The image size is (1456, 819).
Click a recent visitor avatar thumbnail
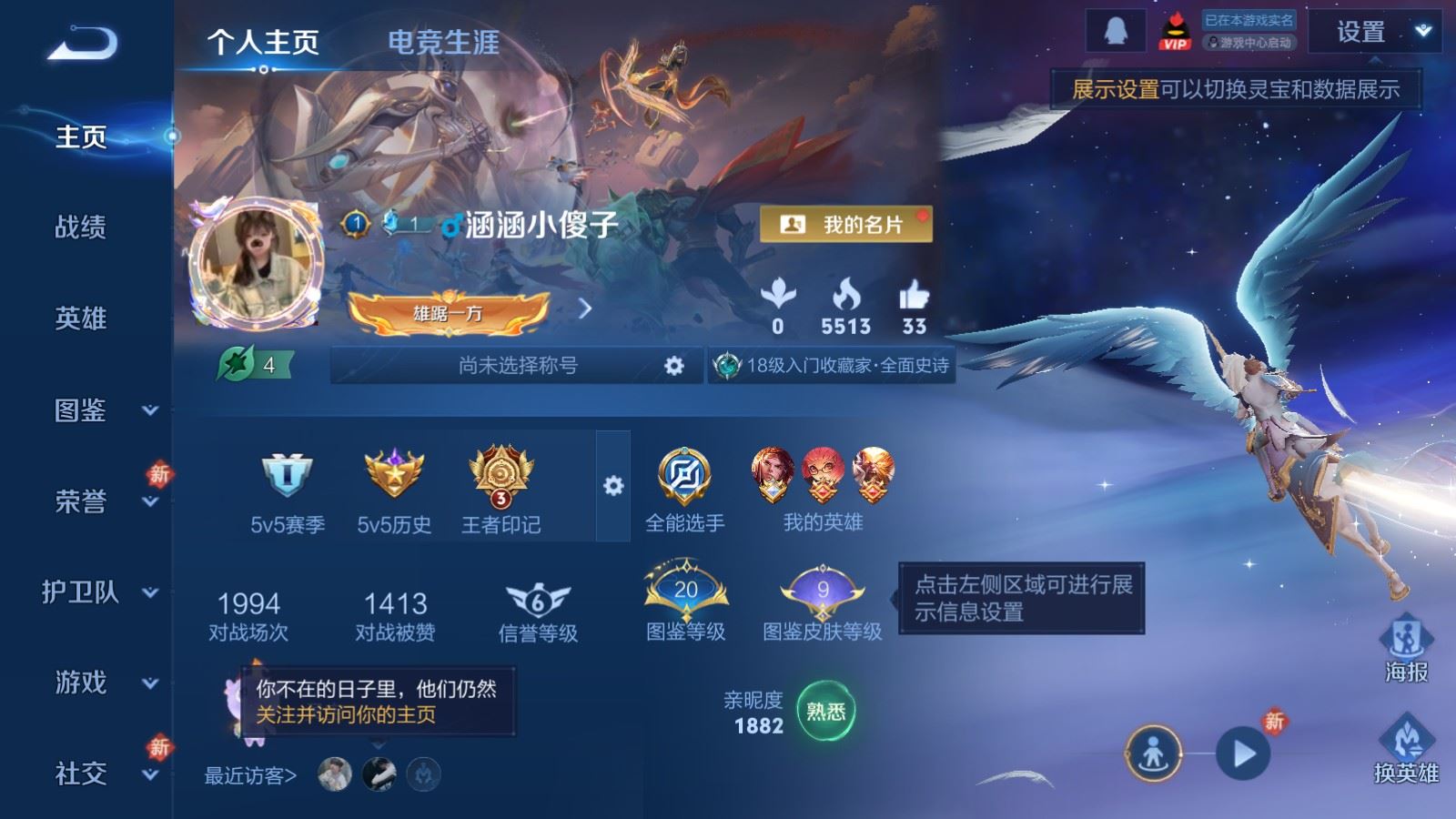point(333,773)
